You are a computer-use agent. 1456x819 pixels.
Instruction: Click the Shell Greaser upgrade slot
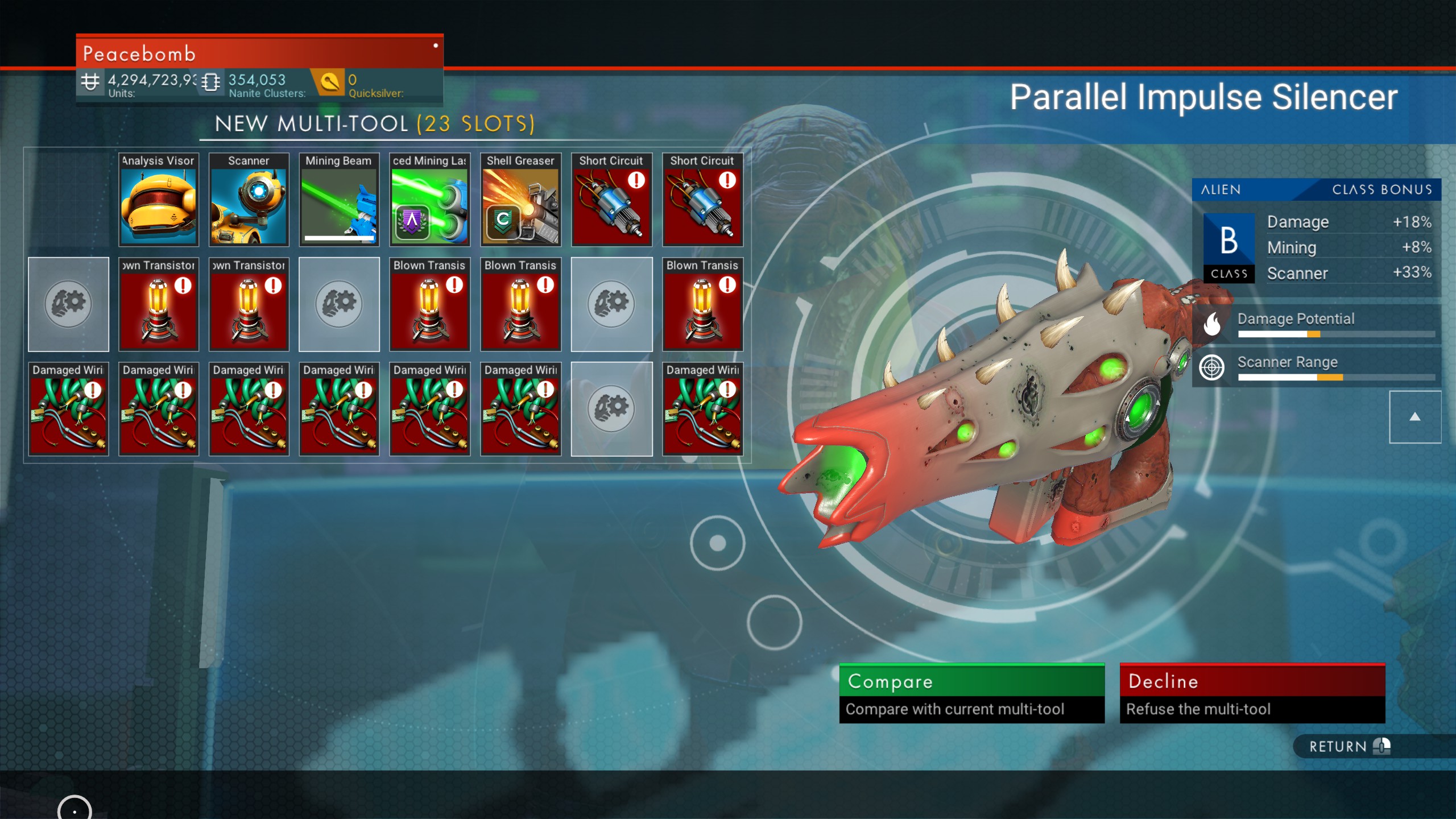point(520,200)
